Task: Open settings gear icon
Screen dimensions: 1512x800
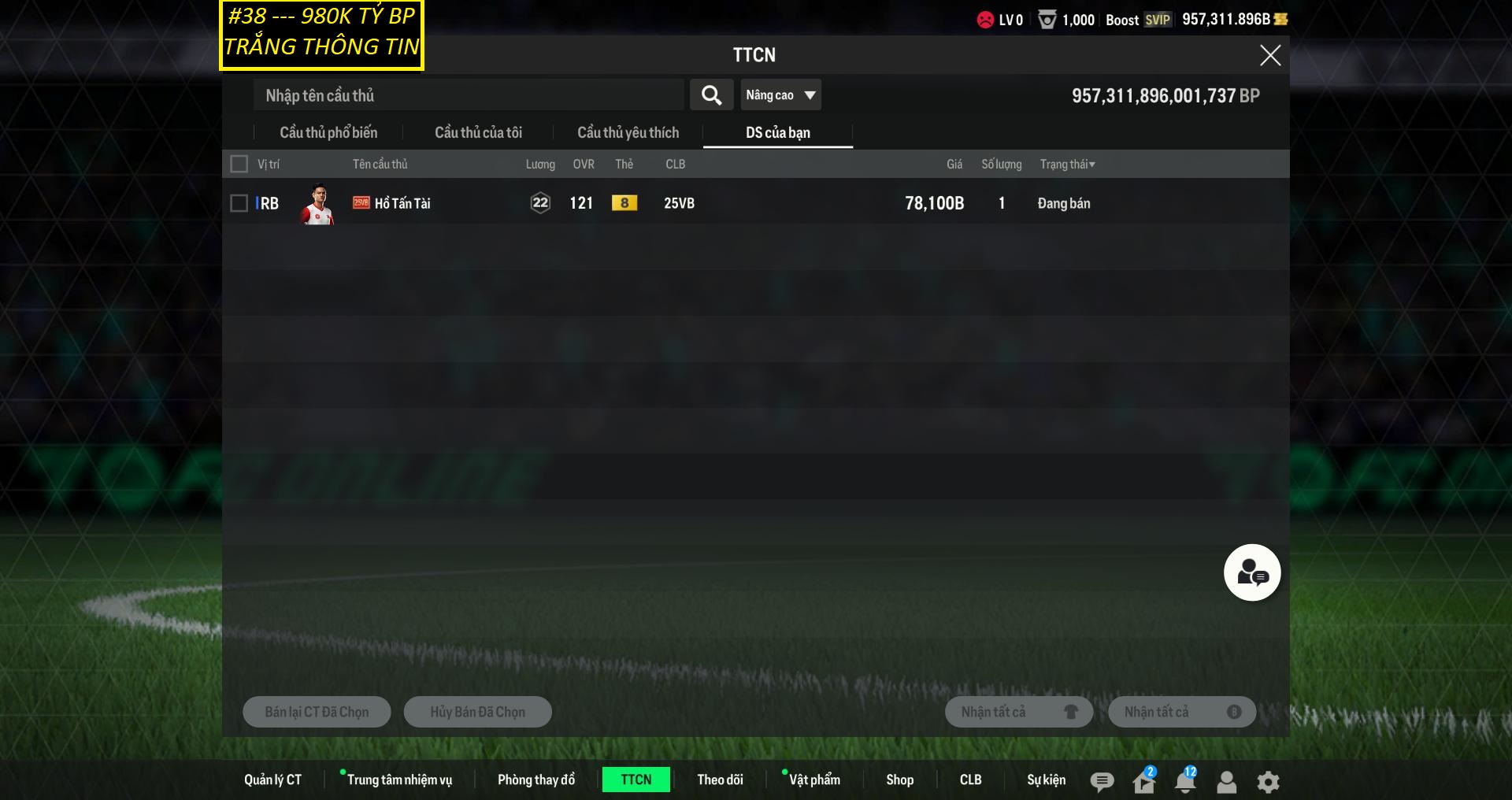Action: (1268, 782)
